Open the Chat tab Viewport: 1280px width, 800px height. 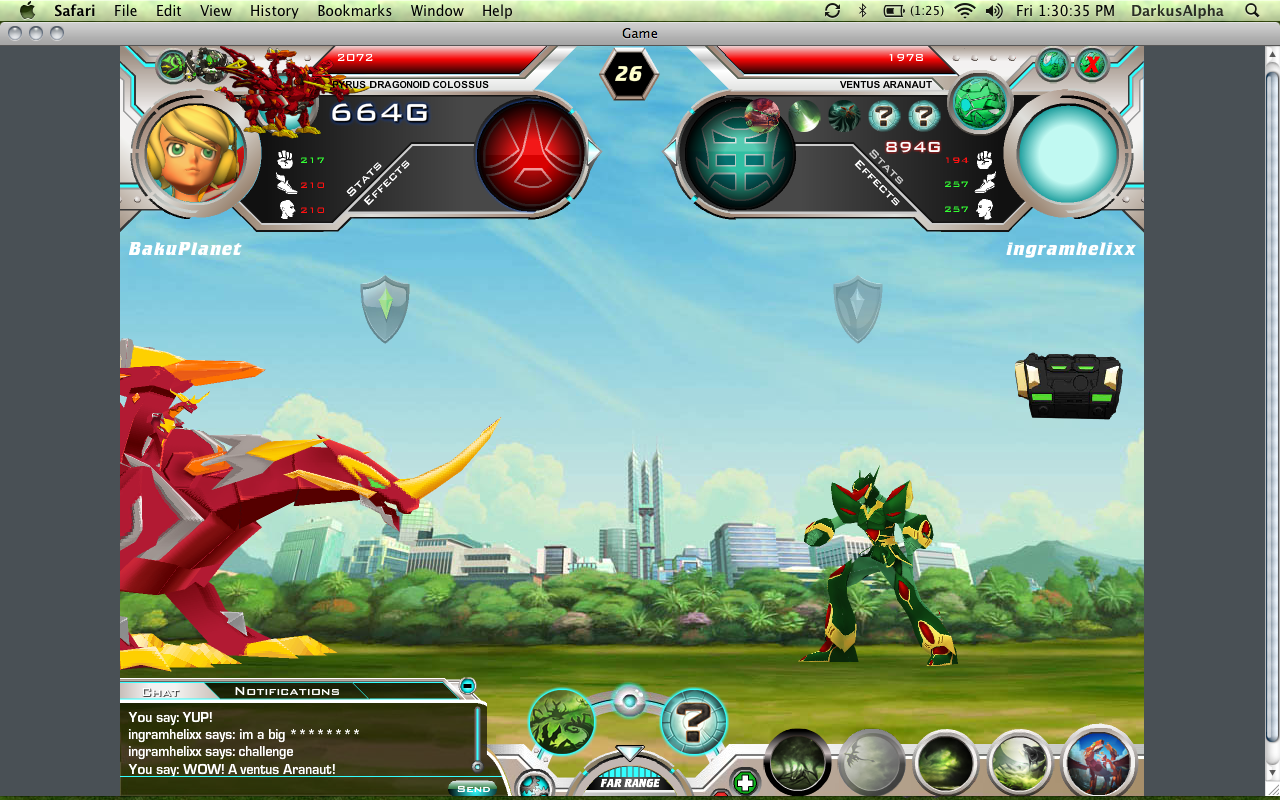(161, 692)
